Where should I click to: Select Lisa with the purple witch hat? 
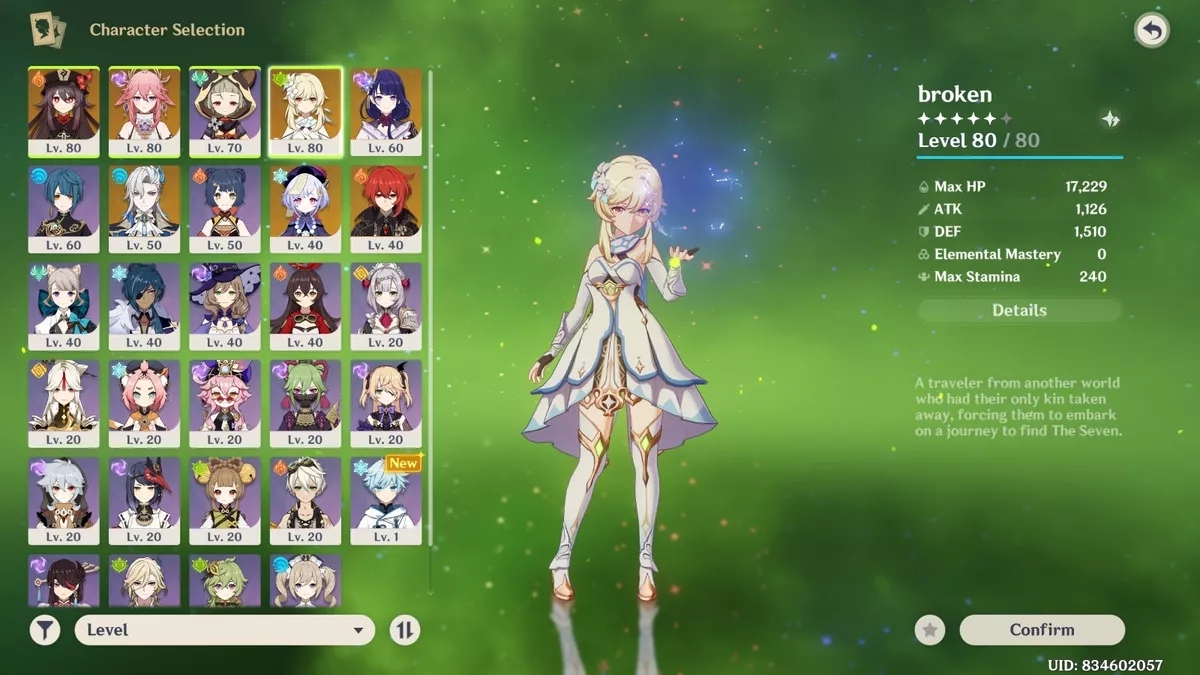click(x=225, y=306)
